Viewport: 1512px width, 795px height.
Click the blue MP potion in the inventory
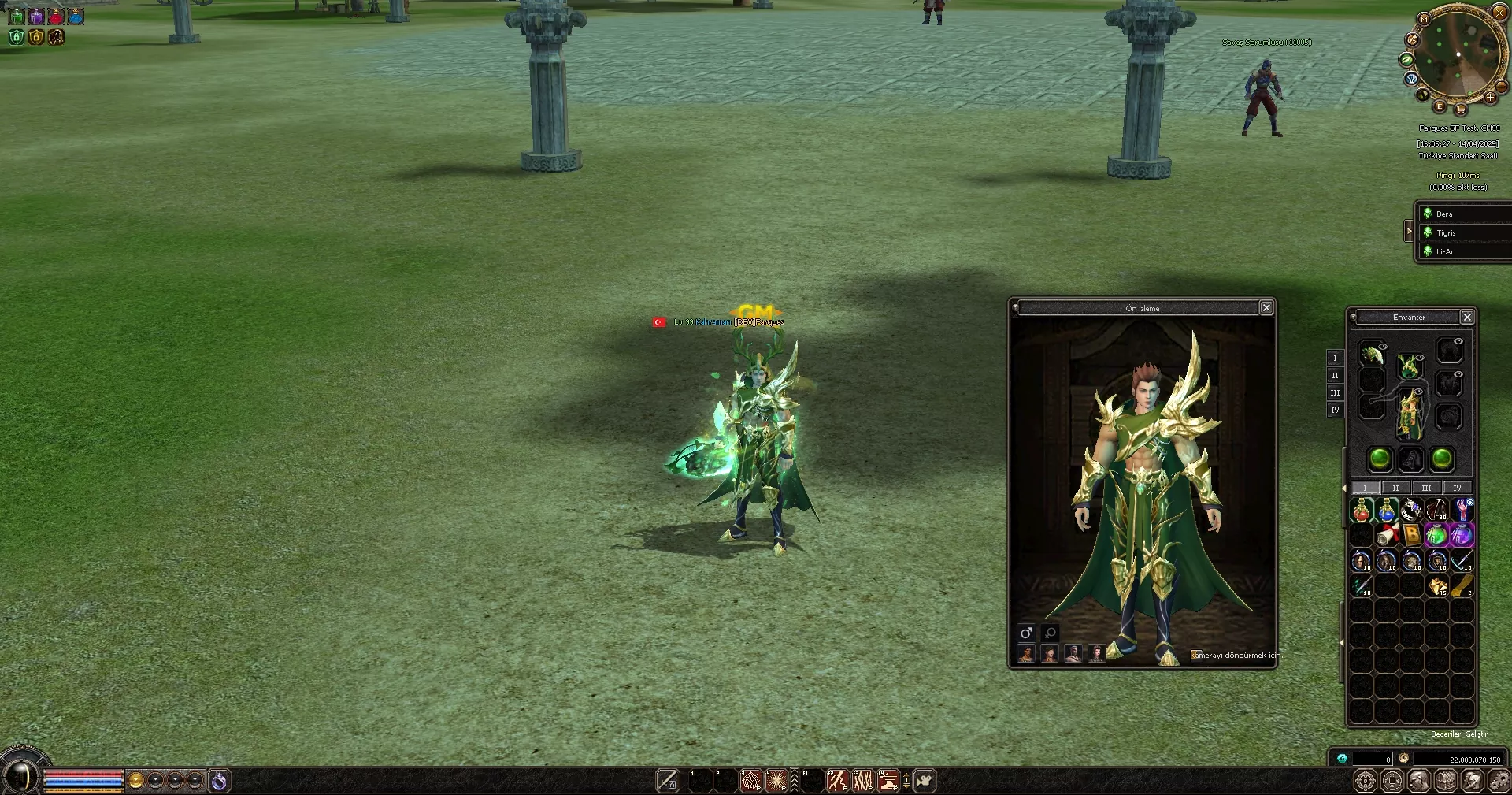click(x=1387, y=511)
